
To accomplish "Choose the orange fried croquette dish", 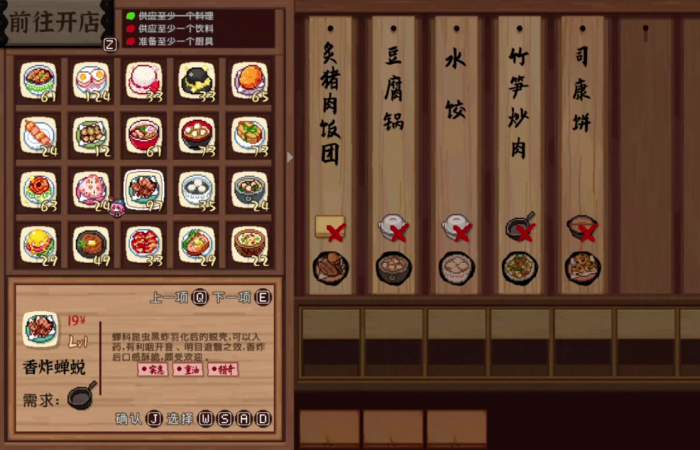I will (249, 80).
